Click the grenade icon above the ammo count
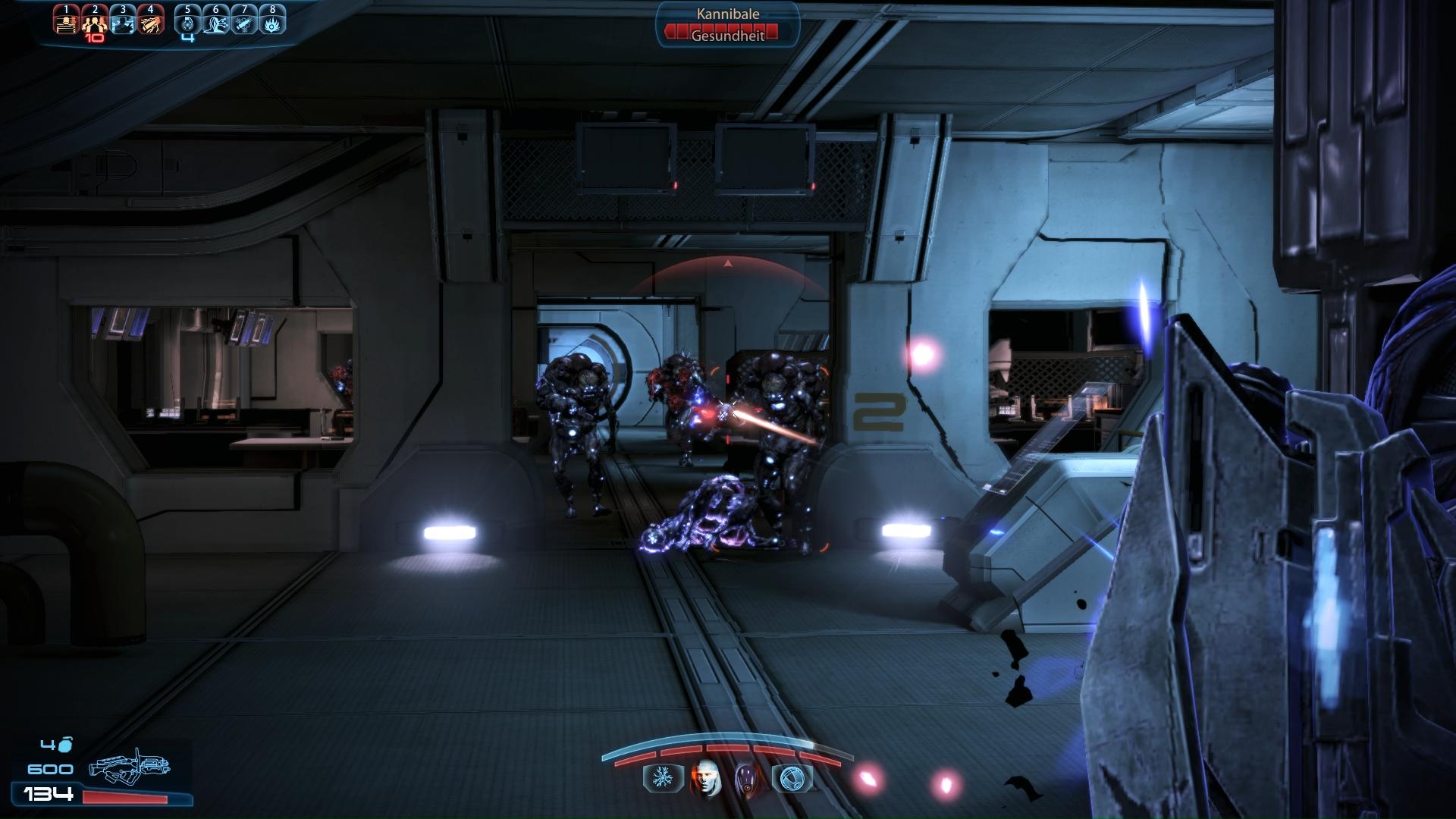The image size is (1456, 819). point(66,745)
